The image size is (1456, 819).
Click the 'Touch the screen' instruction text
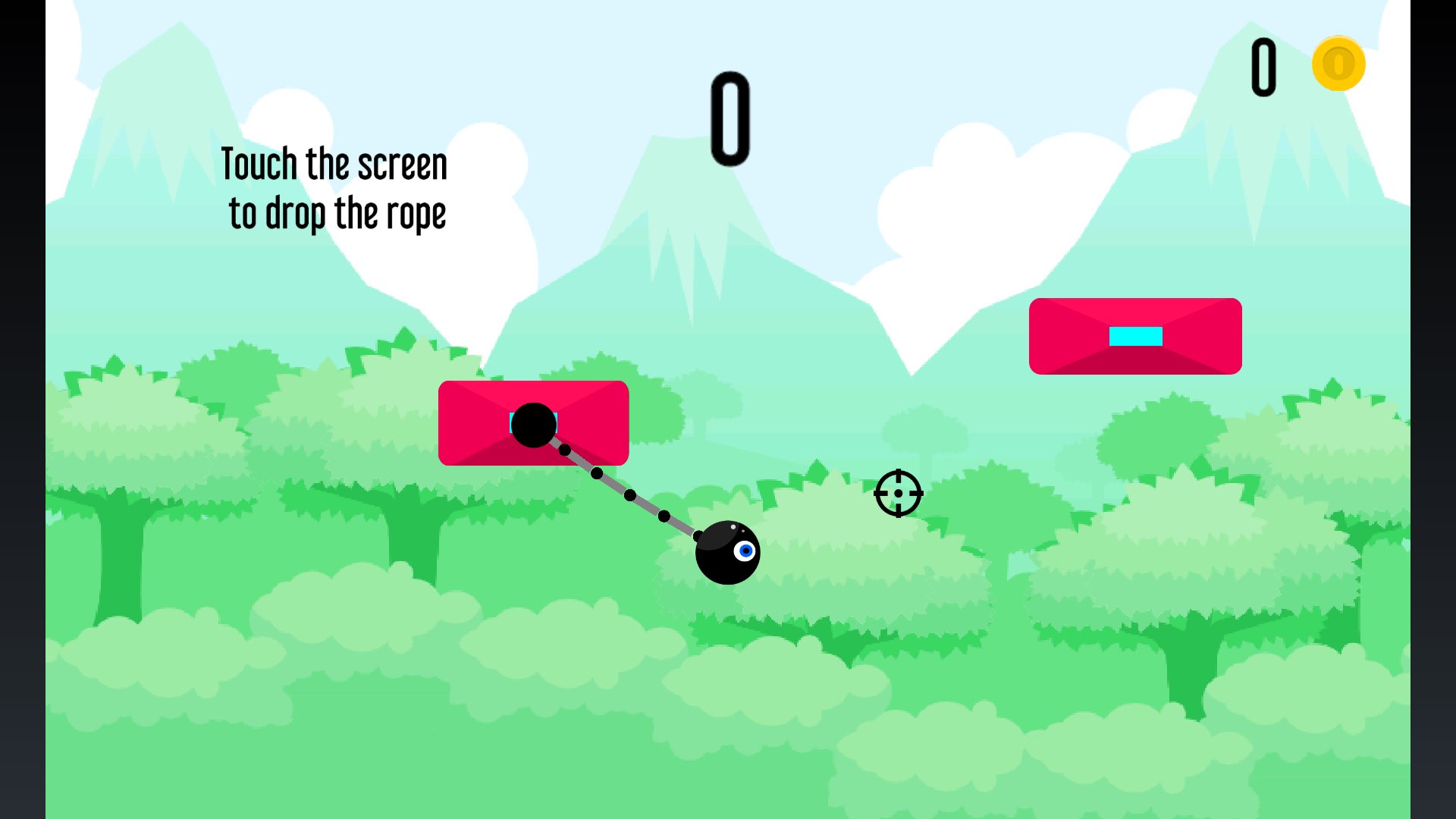pyautogui.click(x=334, y=162)
